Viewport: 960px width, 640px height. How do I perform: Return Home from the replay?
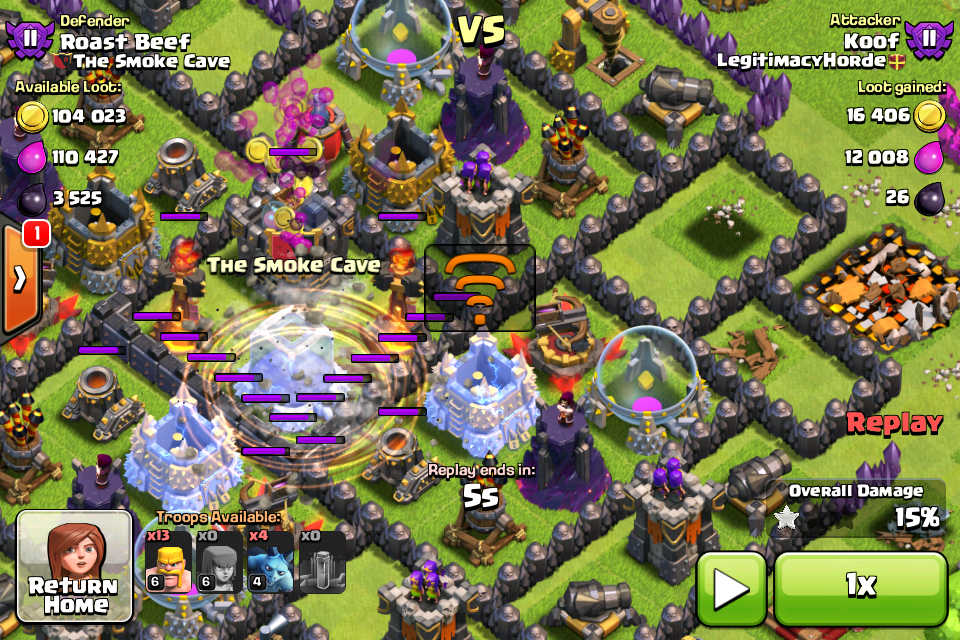pos(74,567)
